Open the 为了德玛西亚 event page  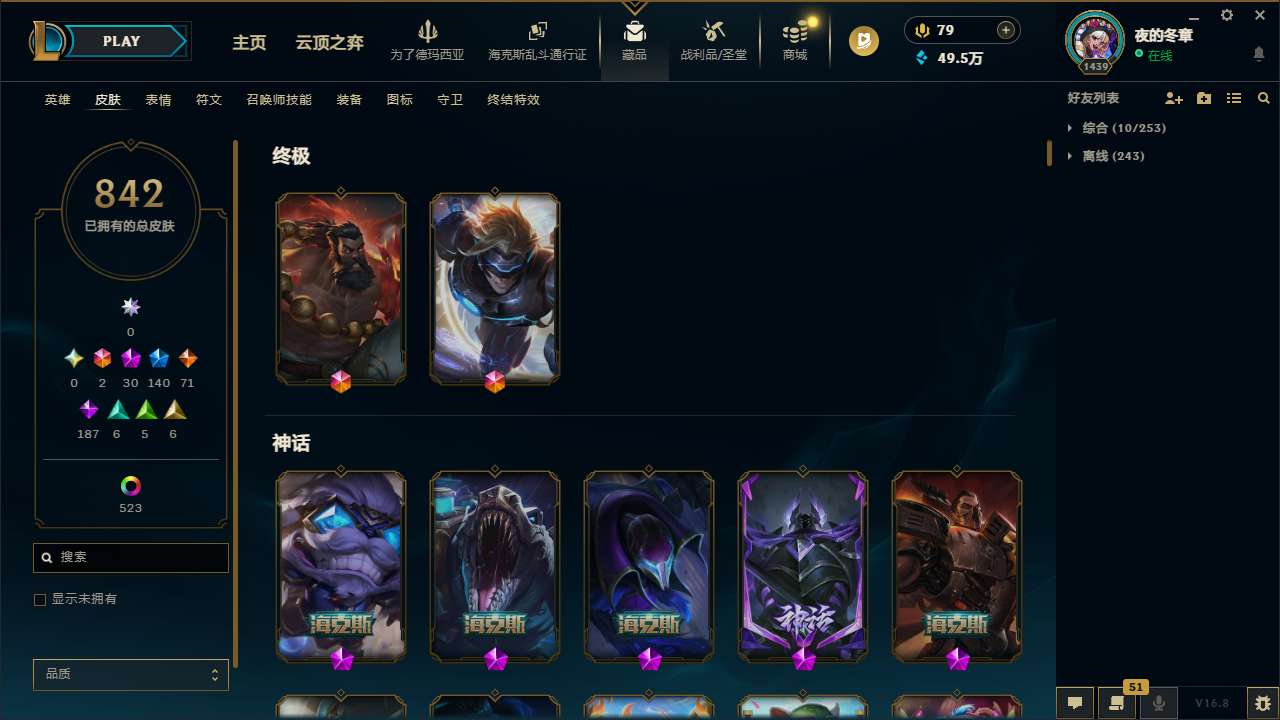pos(428,42)
